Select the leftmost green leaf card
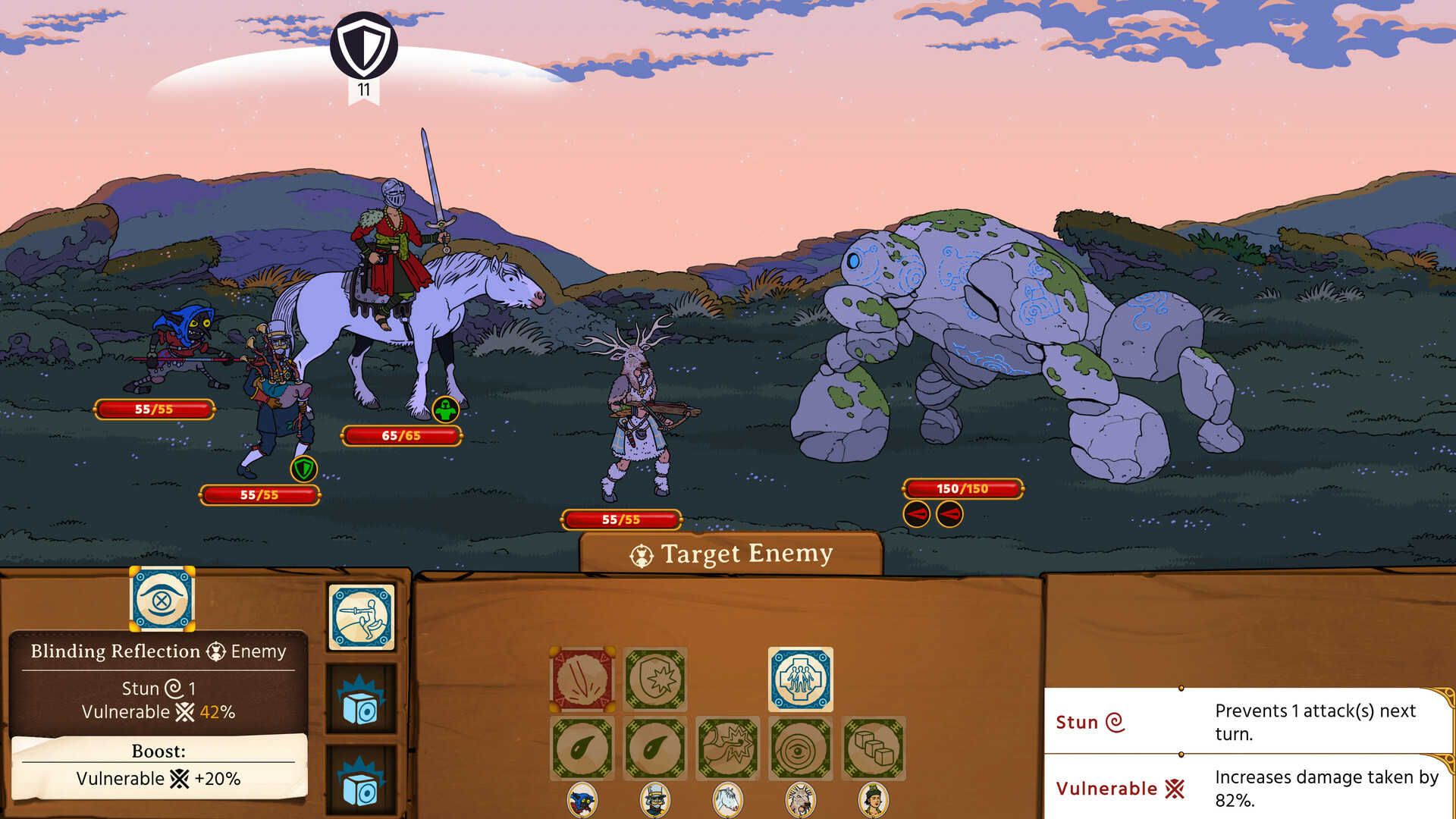The height and width of the screenshot is (819, 1456). coord(582,747)
